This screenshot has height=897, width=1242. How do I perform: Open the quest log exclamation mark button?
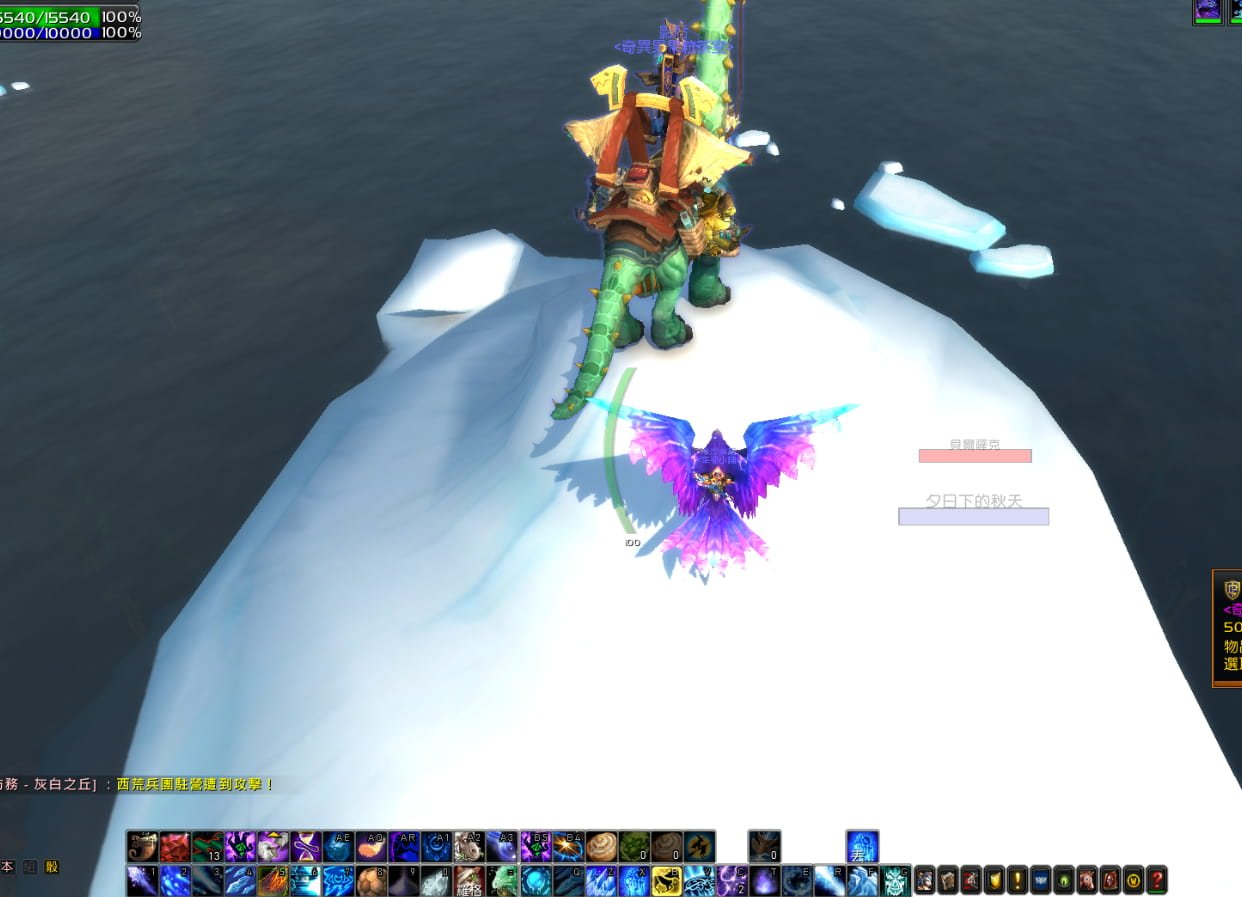pyautogui.click(x=1017, y=880)
